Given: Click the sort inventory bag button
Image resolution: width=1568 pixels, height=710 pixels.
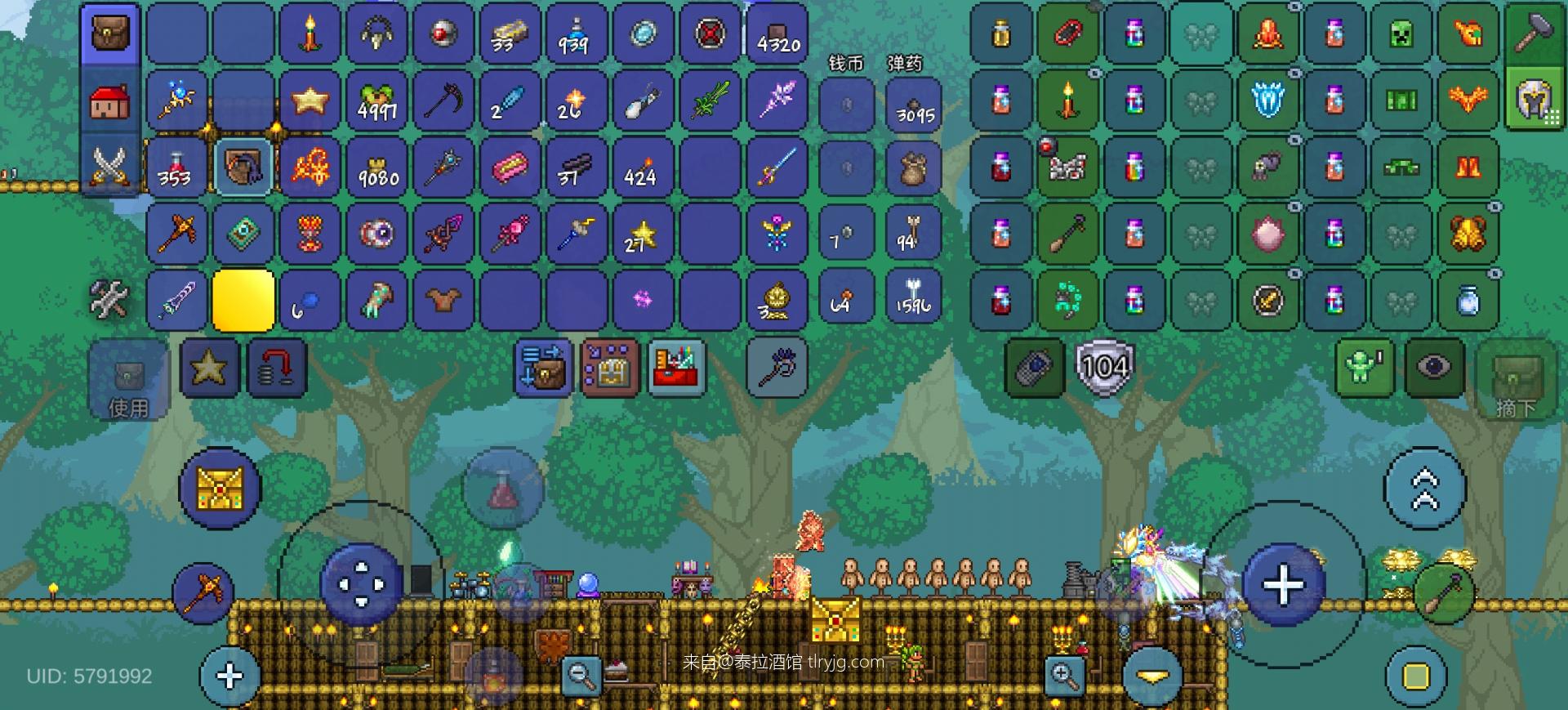Looking at the screenshot, I should pos(543,368).
